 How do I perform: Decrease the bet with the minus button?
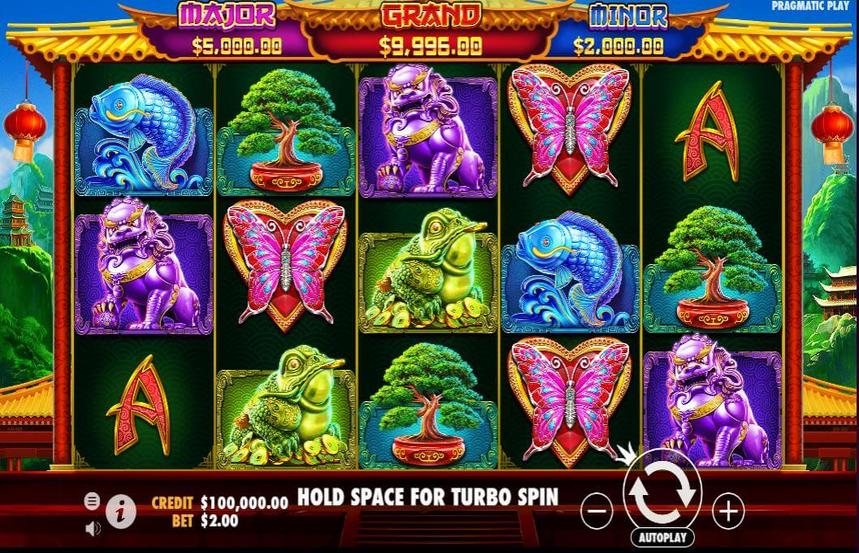click(x=595, y=511)
